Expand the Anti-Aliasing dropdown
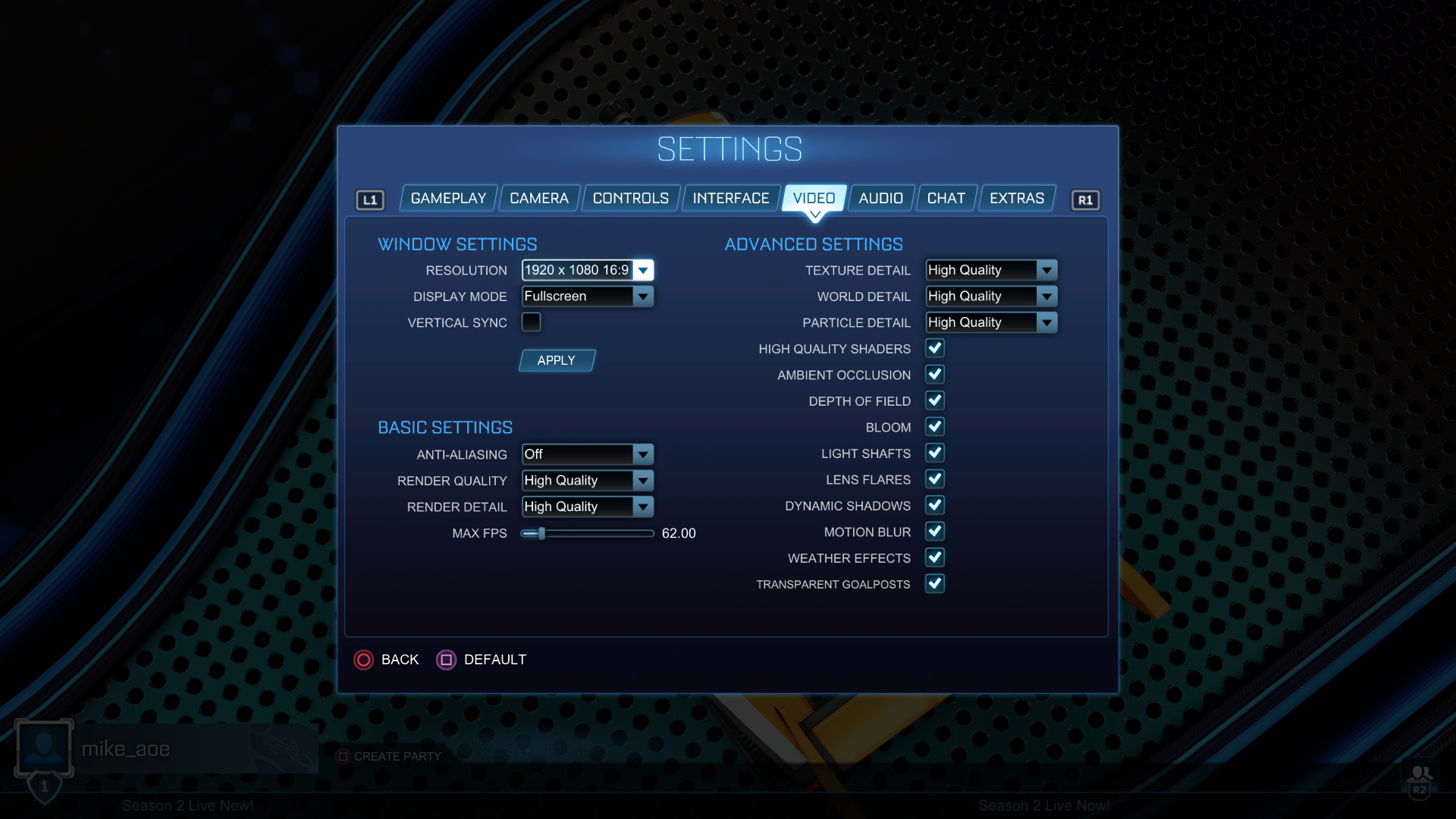Screen dimensions: 1456x819 (x=587, y=454)
